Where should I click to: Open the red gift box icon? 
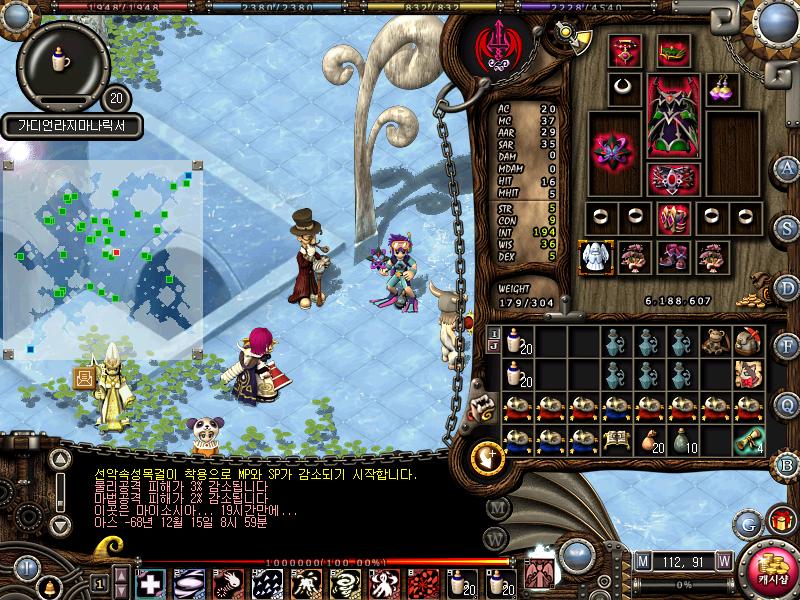(780, 520)
